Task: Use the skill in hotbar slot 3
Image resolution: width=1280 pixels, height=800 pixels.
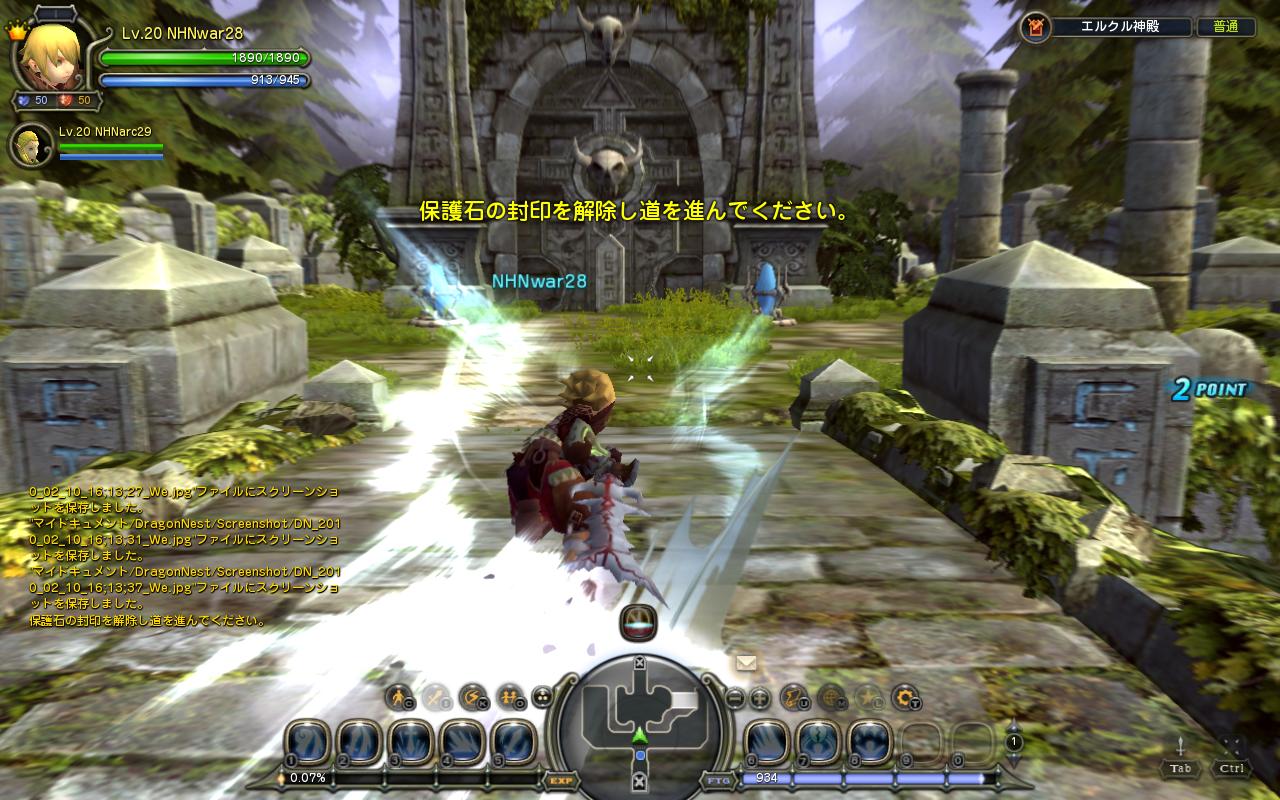Action: 411,743
